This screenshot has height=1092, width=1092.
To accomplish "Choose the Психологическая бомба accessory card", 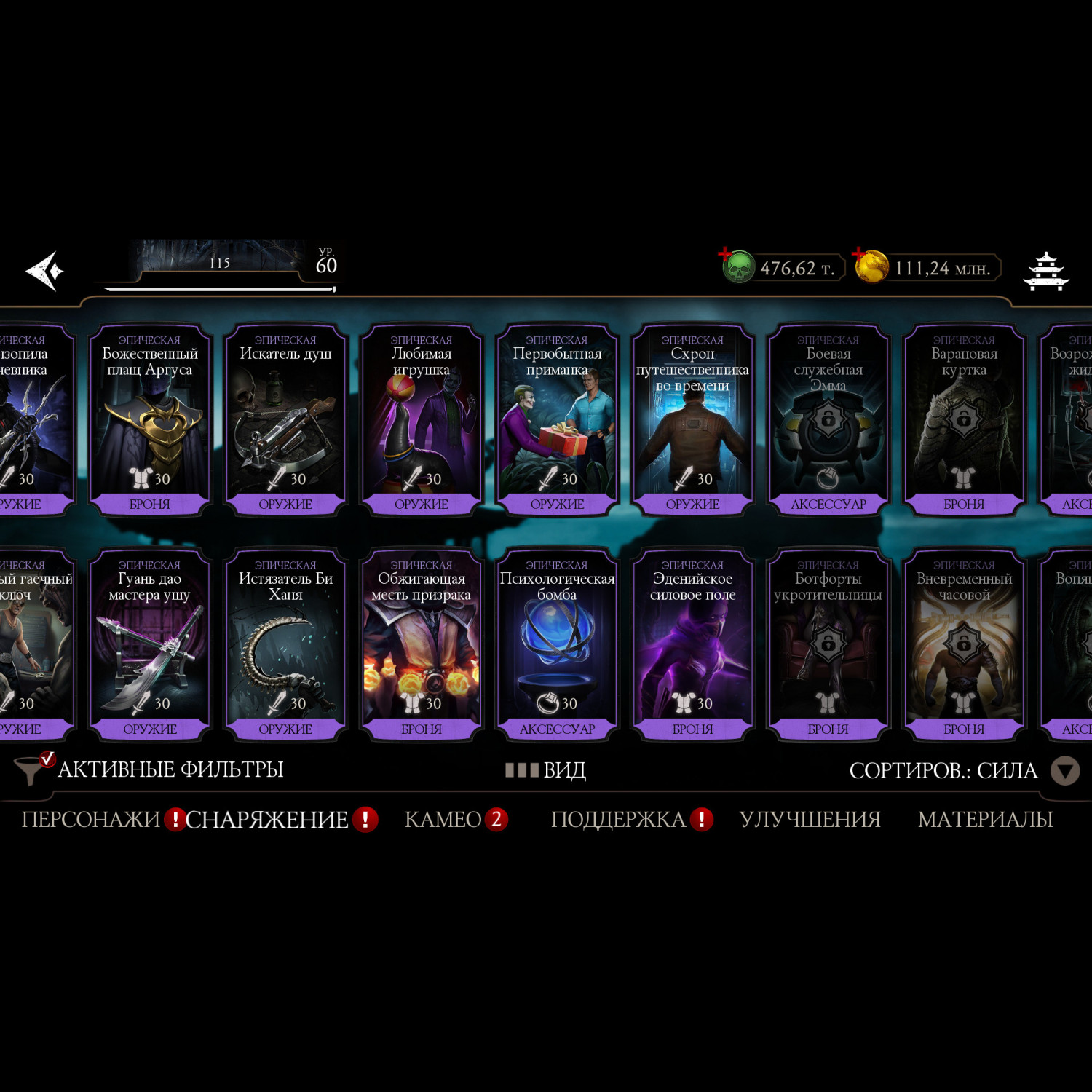I will click(x=557, y=645).
